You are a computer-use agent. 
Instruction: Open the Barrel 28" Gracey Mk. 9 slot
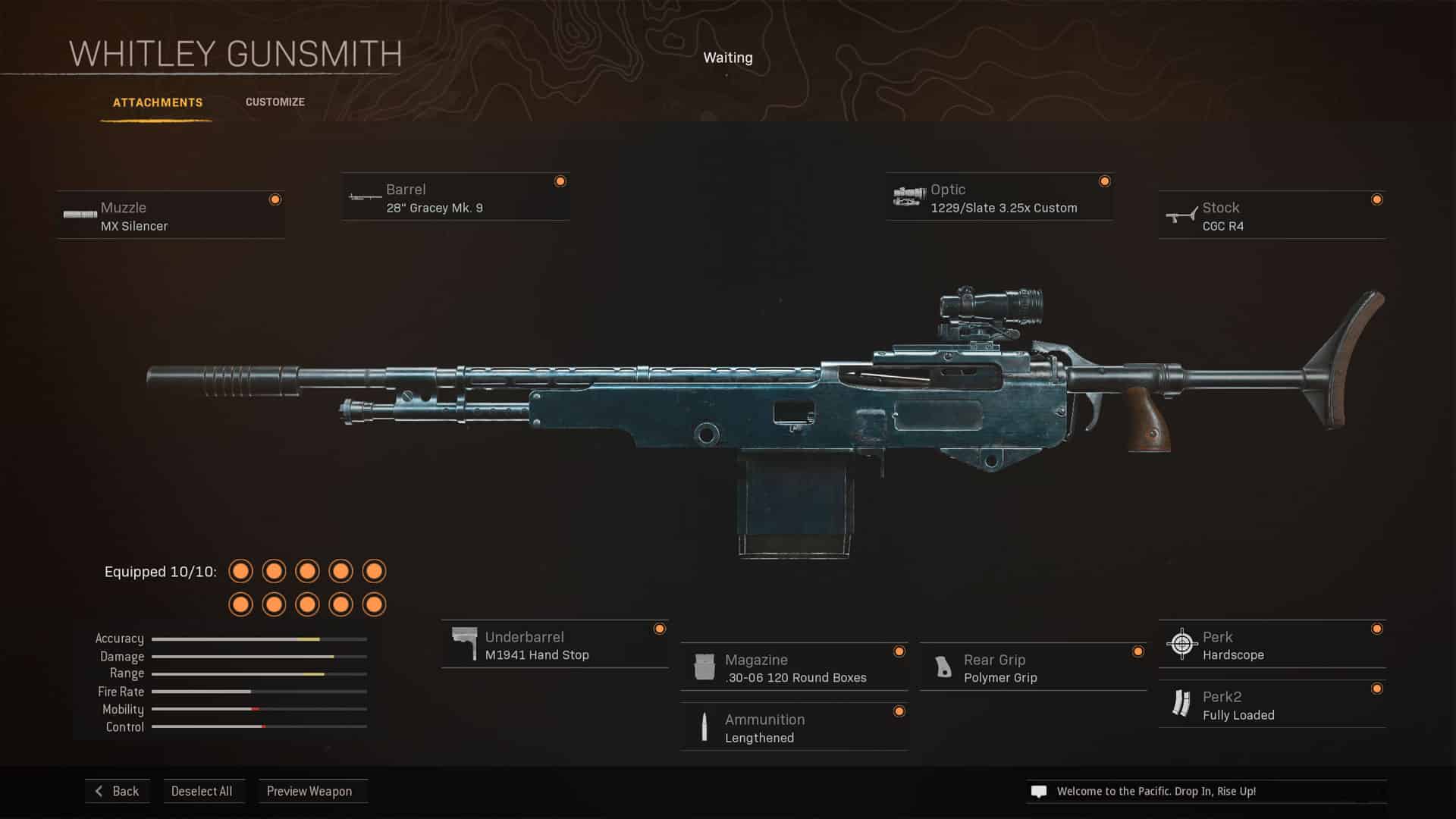coord(455,198)
